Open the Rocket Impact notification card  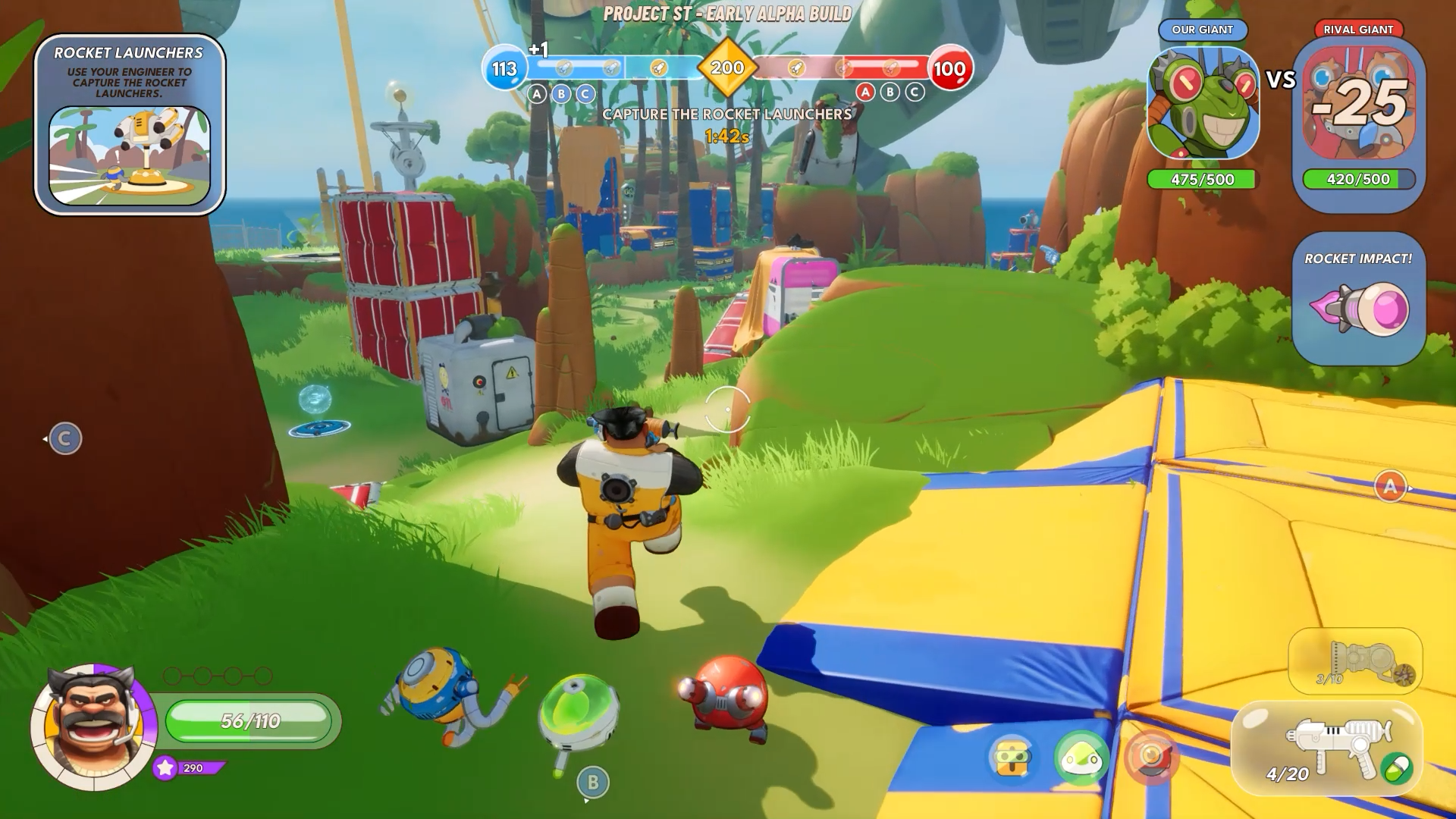tap(1358, 298)
